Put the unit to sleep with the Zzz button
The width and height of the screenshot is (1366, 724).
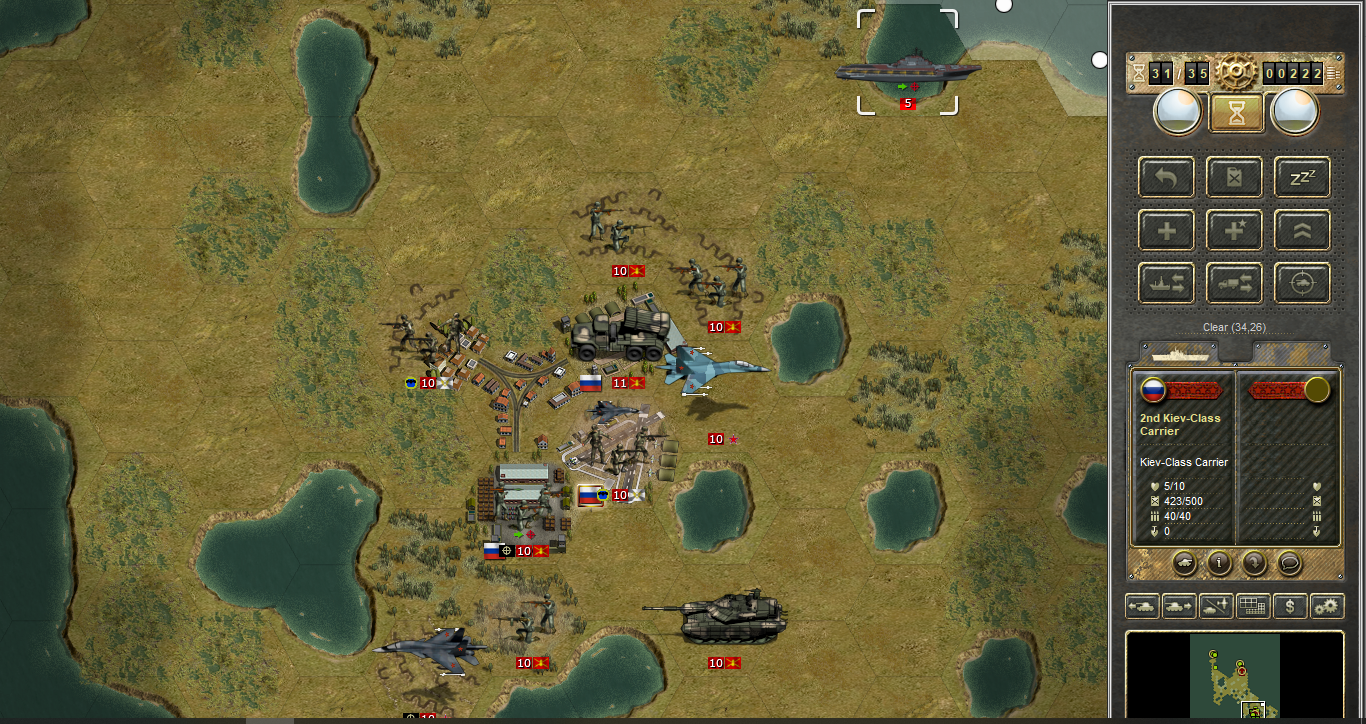click(1302, 178)
